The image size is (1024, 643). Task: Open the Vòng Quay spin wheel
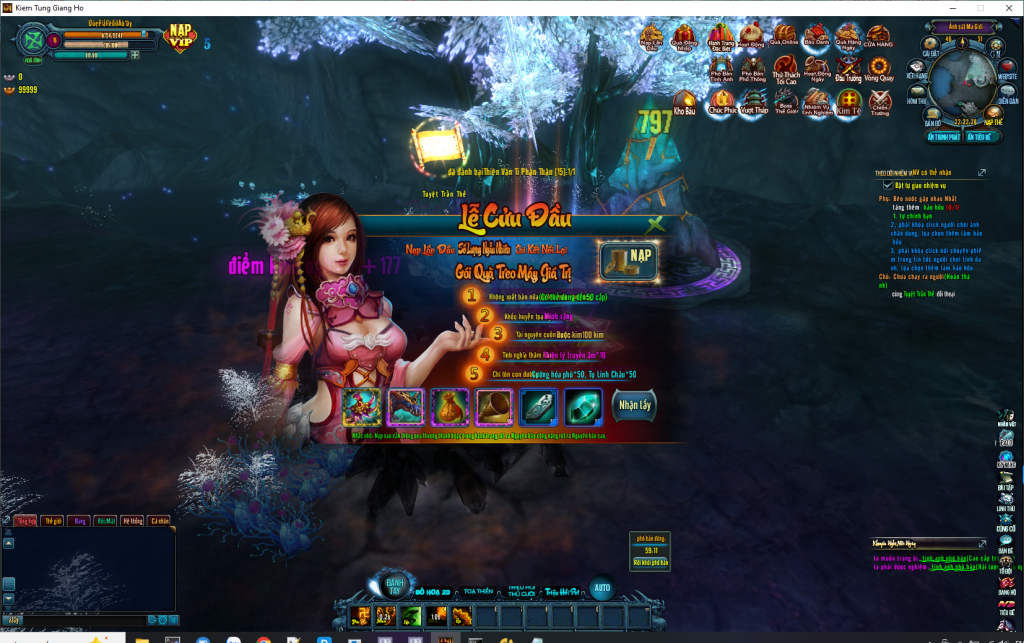879,69
